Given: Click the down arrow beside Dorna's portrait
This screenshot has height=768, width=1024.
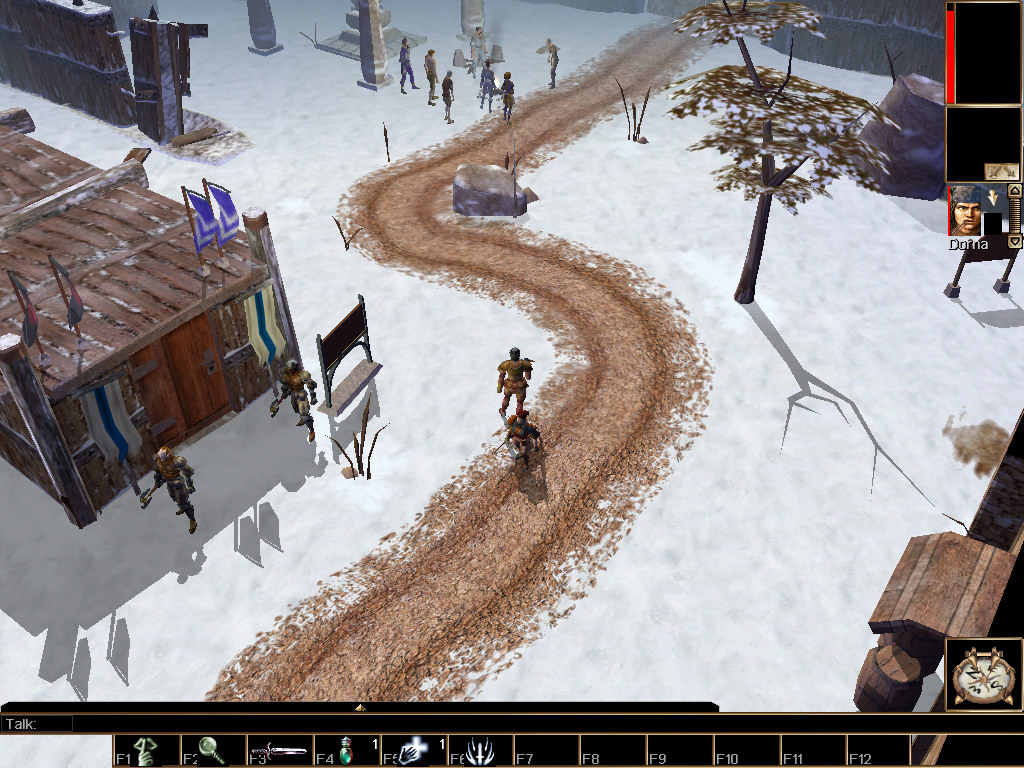Looking at the screenshot, I should (x=1014, y=241).
